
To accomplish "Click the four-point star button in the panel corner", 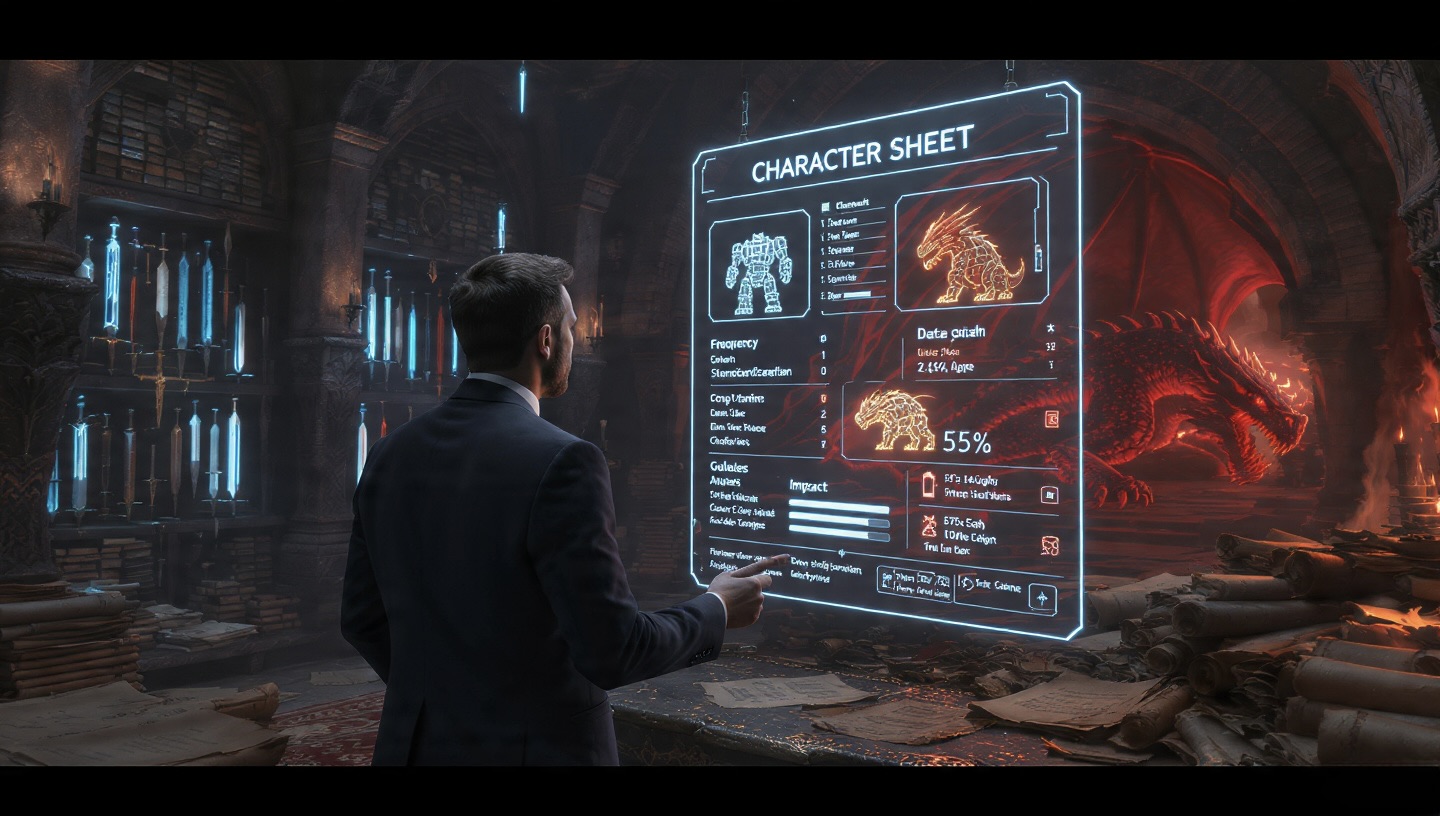I will [1042, 597].
